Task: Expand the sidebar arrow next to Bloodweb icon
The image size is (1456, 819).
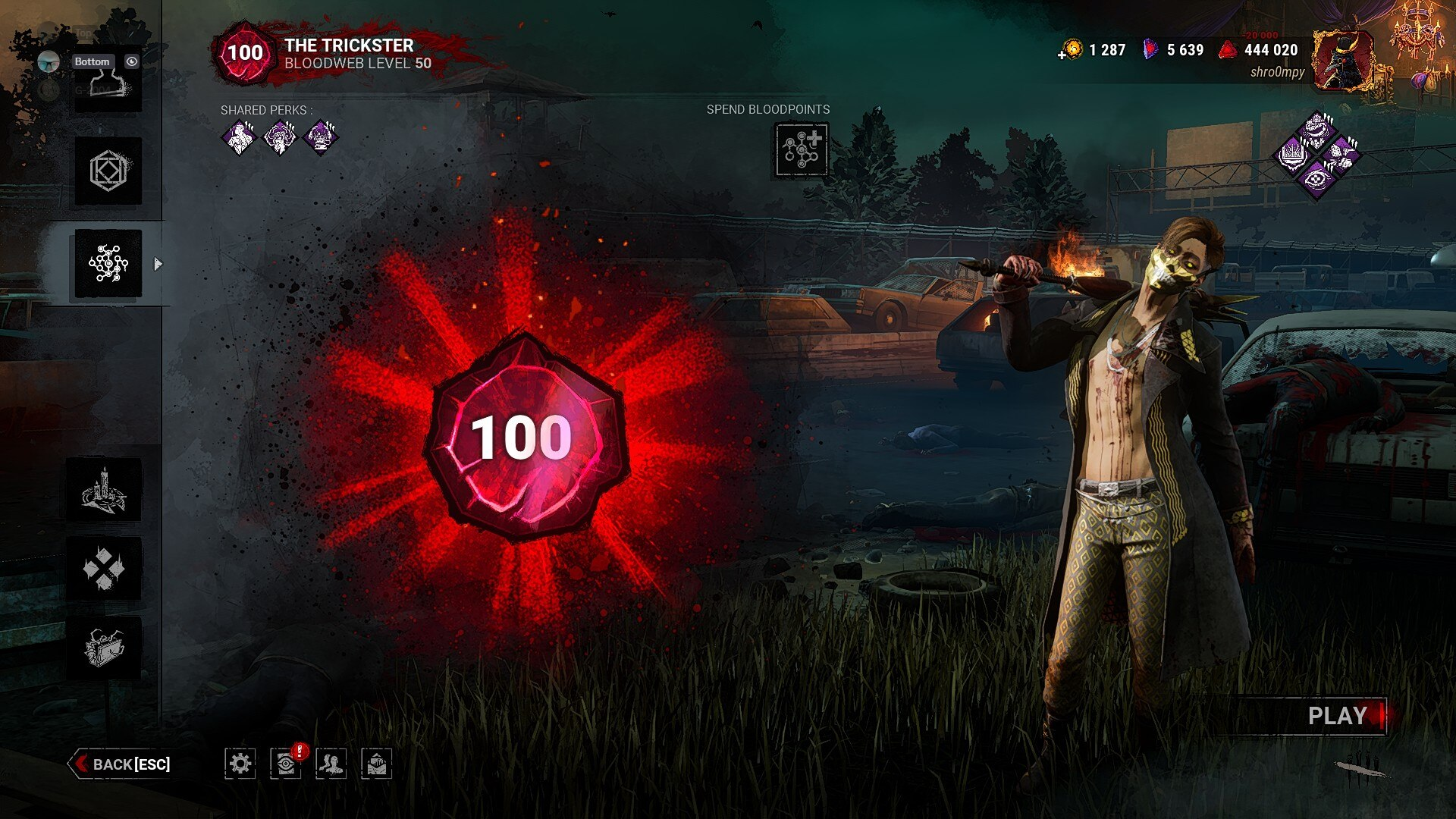Action: 158,265
